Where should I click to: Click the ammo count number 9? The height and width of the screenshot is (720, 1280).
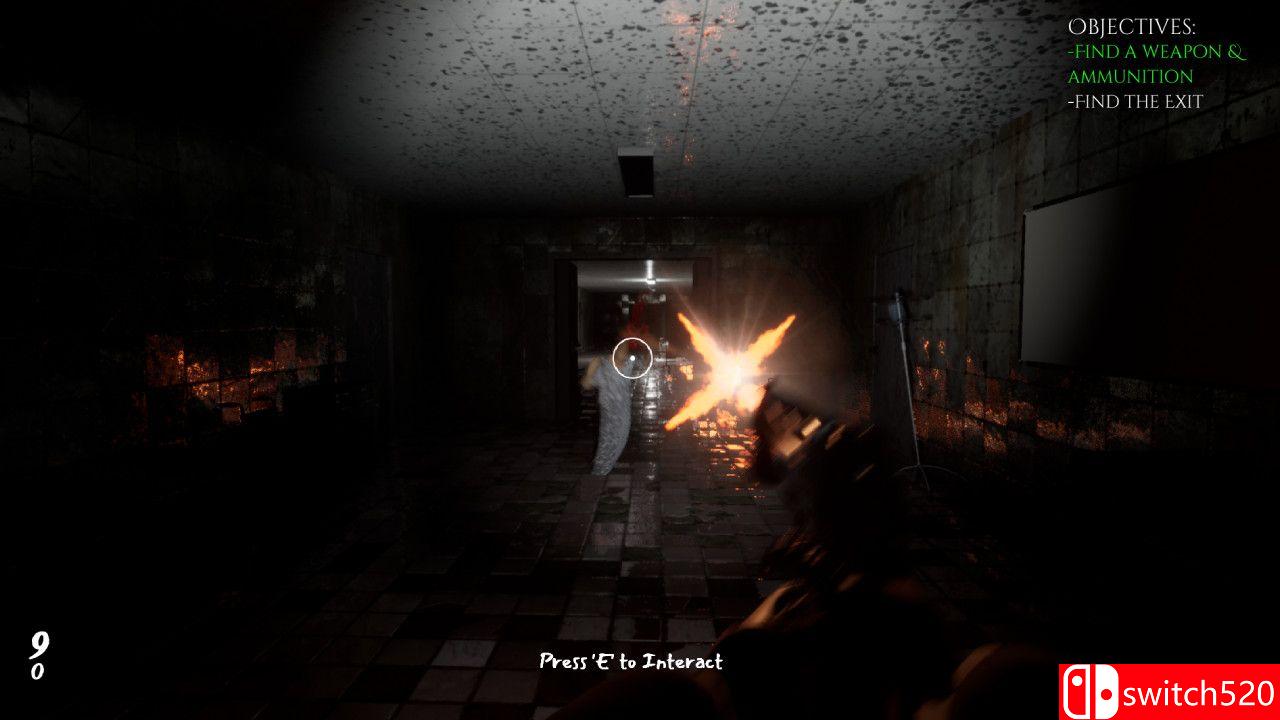pos(38,644)
